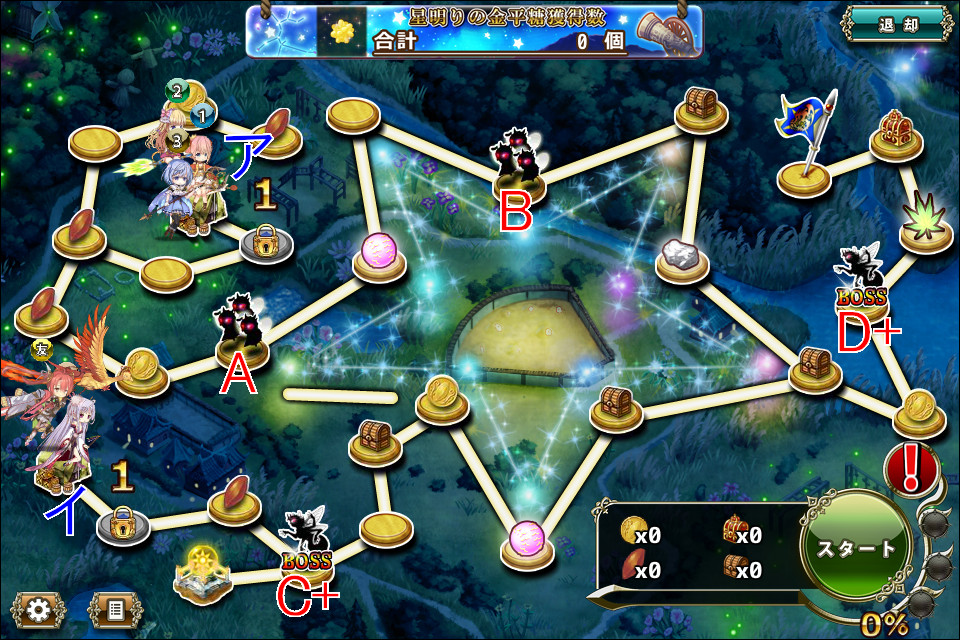Open the list menu beside the gear

[x=114, y=609]
